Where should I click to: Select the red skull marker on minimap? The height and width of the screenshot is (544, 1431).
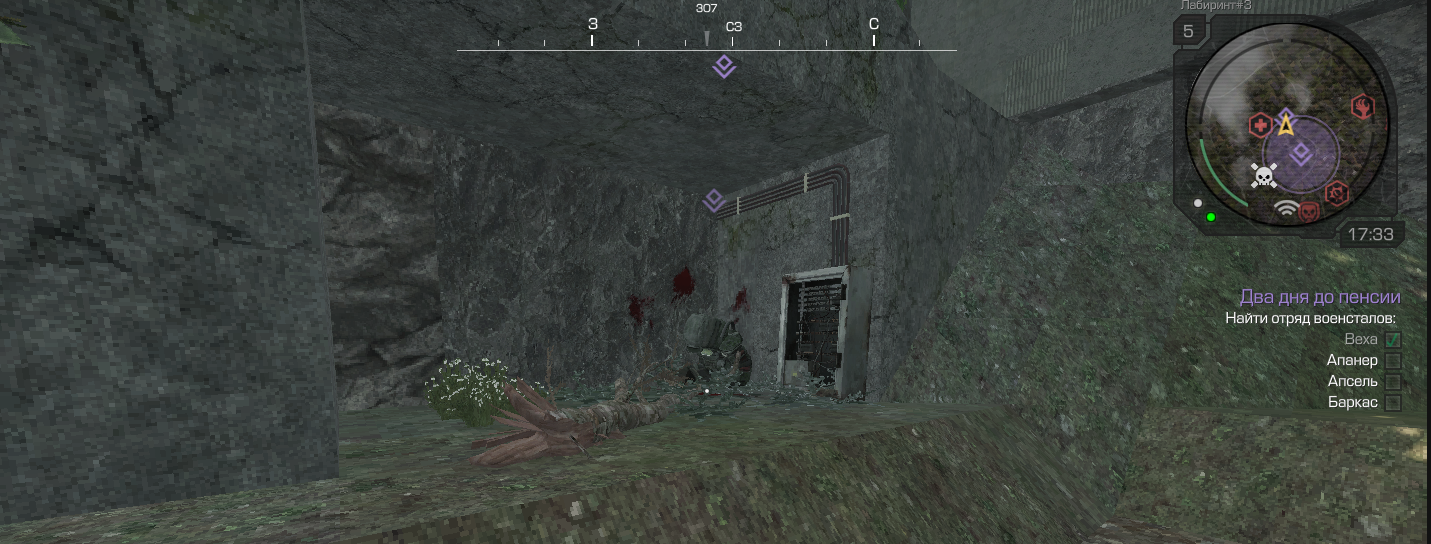click(x=1308, y=210)
